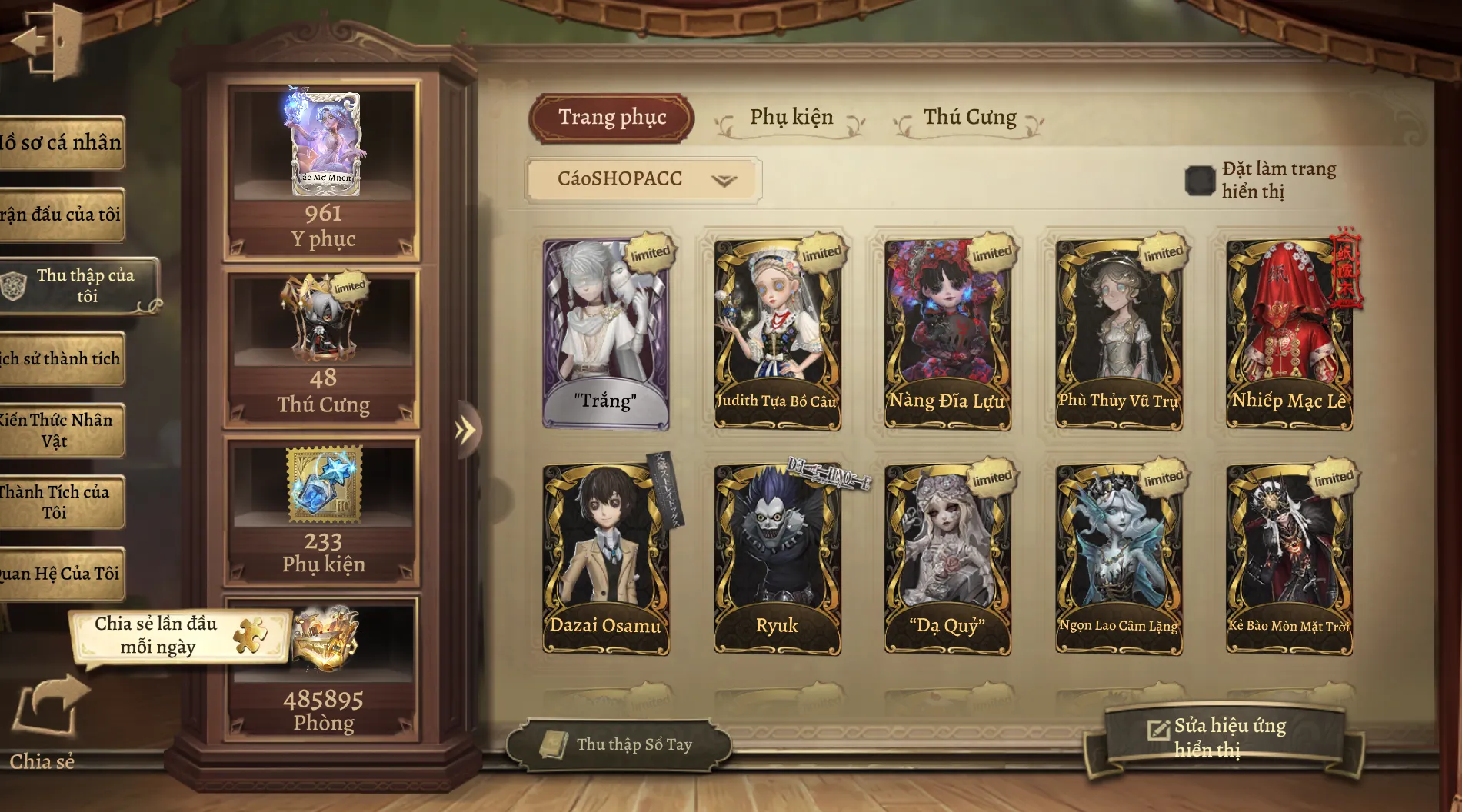Choose the Judith Tựa Bồ Câu costume
This screenshot has height=812, width=1462.
pos(777,333)
